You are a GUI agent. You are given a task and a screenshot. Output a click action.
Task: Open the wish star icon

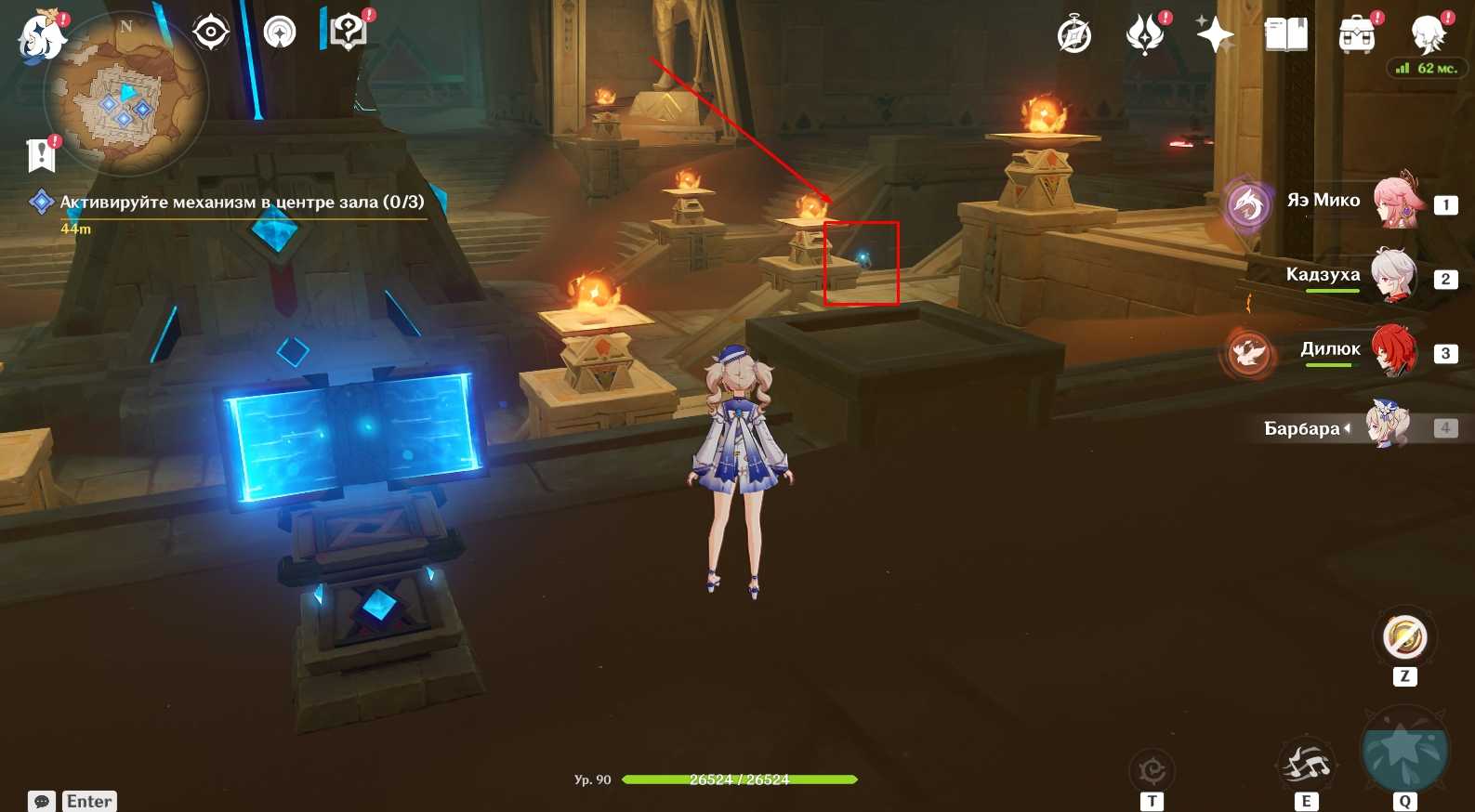pyautogui.click(x=1215, y=35)
